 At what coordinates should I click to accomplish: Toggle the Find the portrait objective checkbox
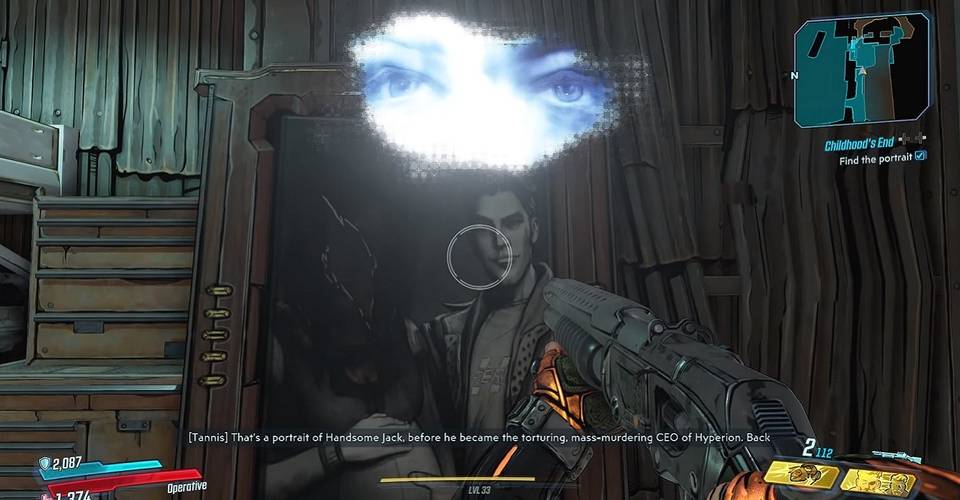pyautogui.click(x=921, y=157)
